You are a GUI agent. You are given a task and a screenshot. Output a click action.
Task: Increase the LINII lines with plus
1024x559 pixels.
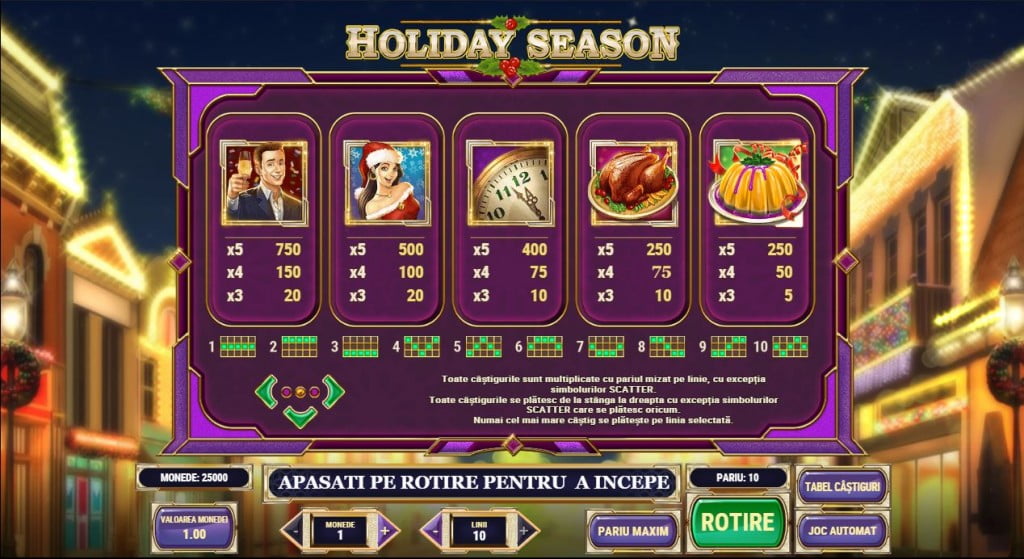pyautogui.click(x=523, y=530)
